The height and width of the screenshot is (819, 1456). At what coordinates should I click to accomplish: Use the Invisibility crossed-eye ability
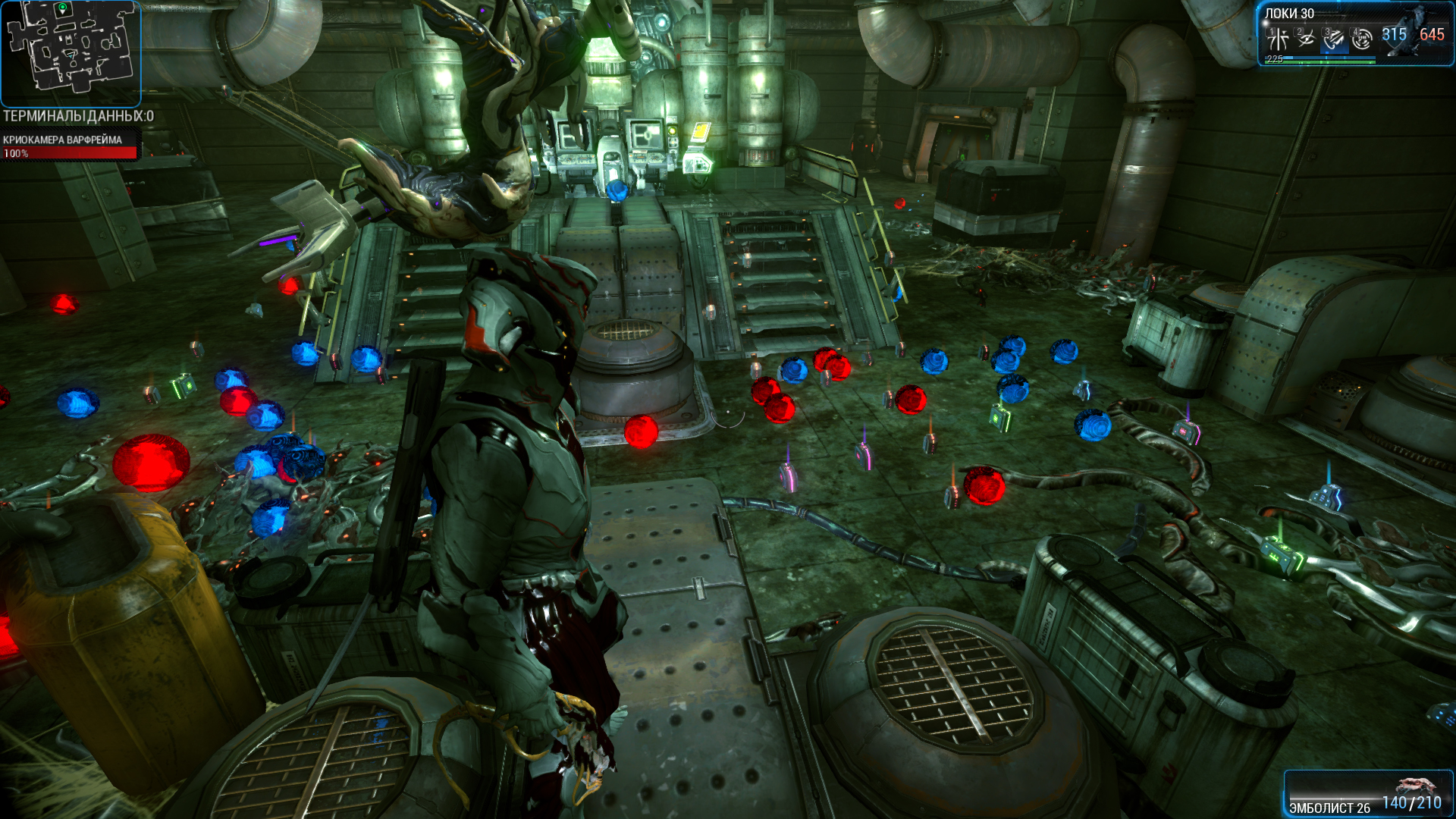click(1306, 38)
